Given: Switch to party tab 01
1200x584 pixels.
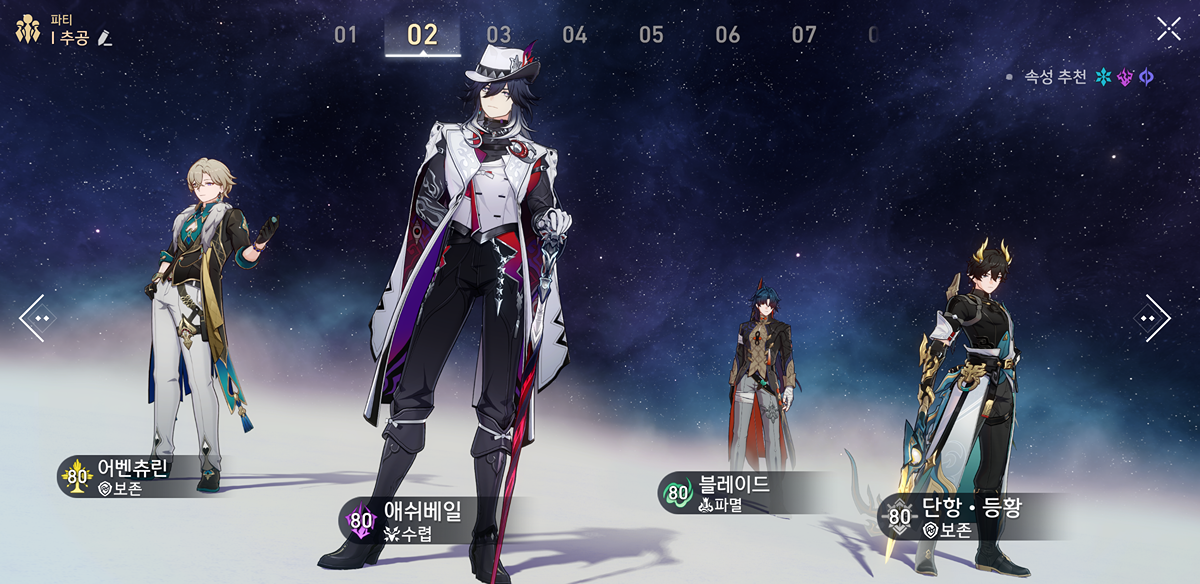Looking at the screenshot, I should coord(346,35).
